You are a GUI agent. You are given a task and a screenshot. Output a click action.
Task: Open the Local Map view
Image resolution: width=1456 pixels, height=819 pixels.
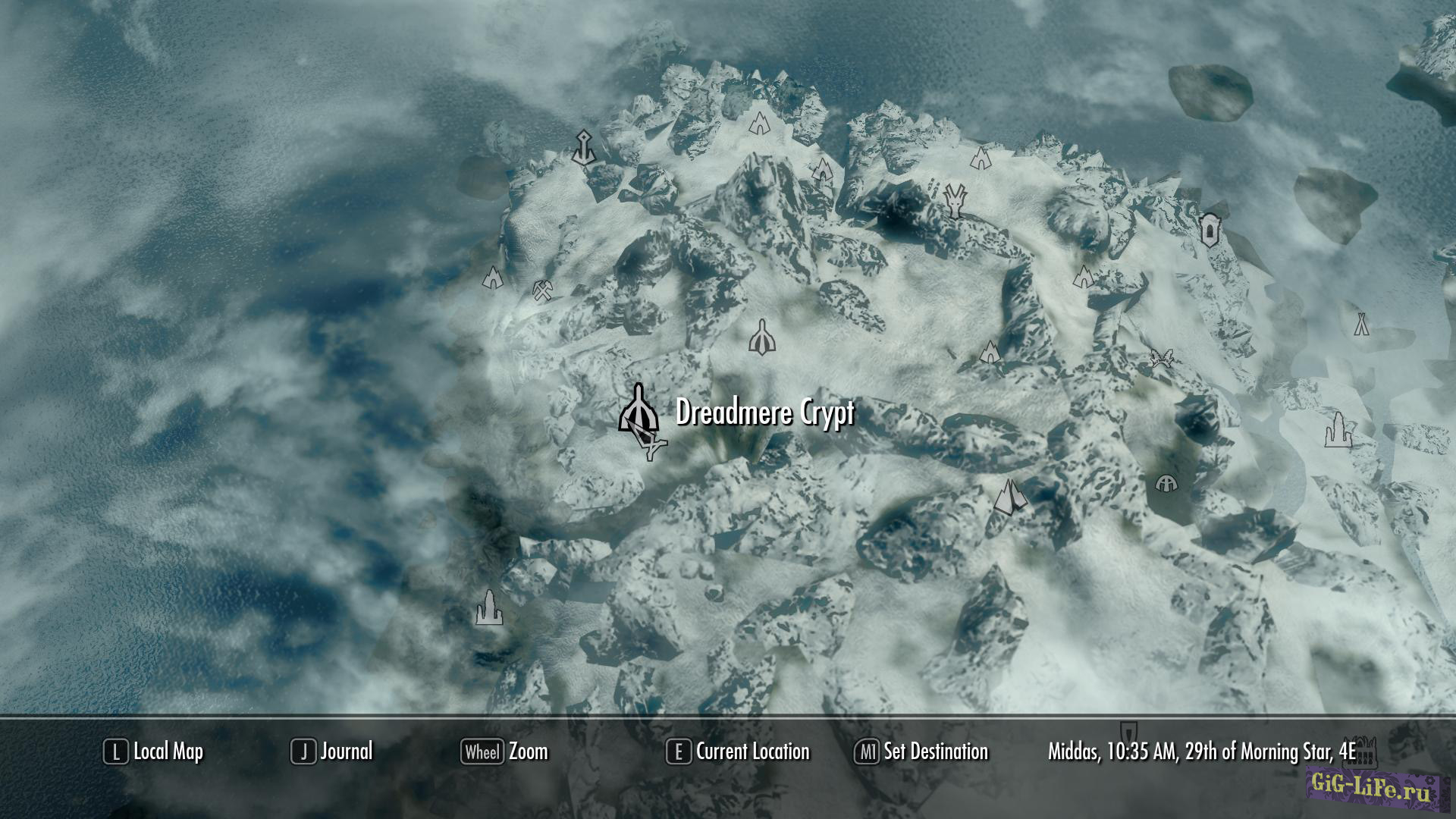(x=154, y=752)
